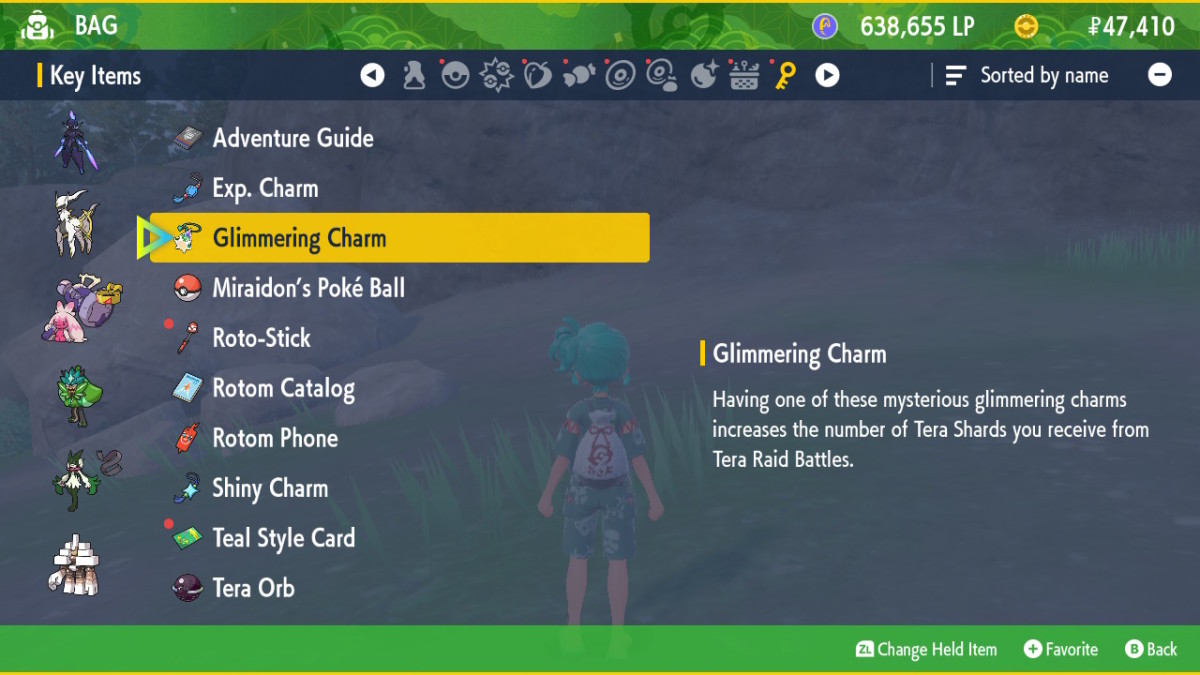Open the Poké Balls pocket tab
Viewport: 1200px width, 675px height.
point(455,75)
